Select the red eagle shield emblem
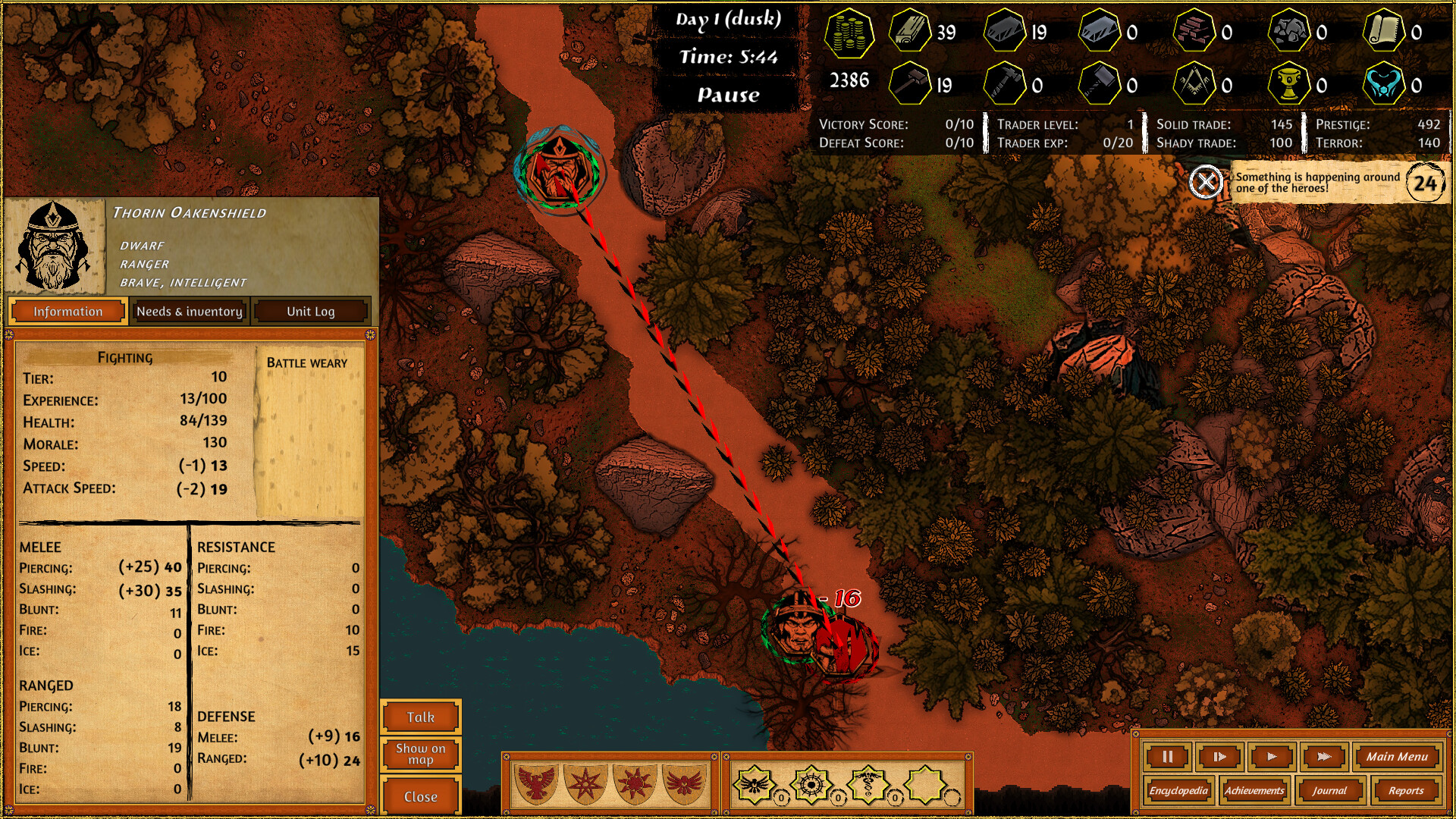 point(536,783)
